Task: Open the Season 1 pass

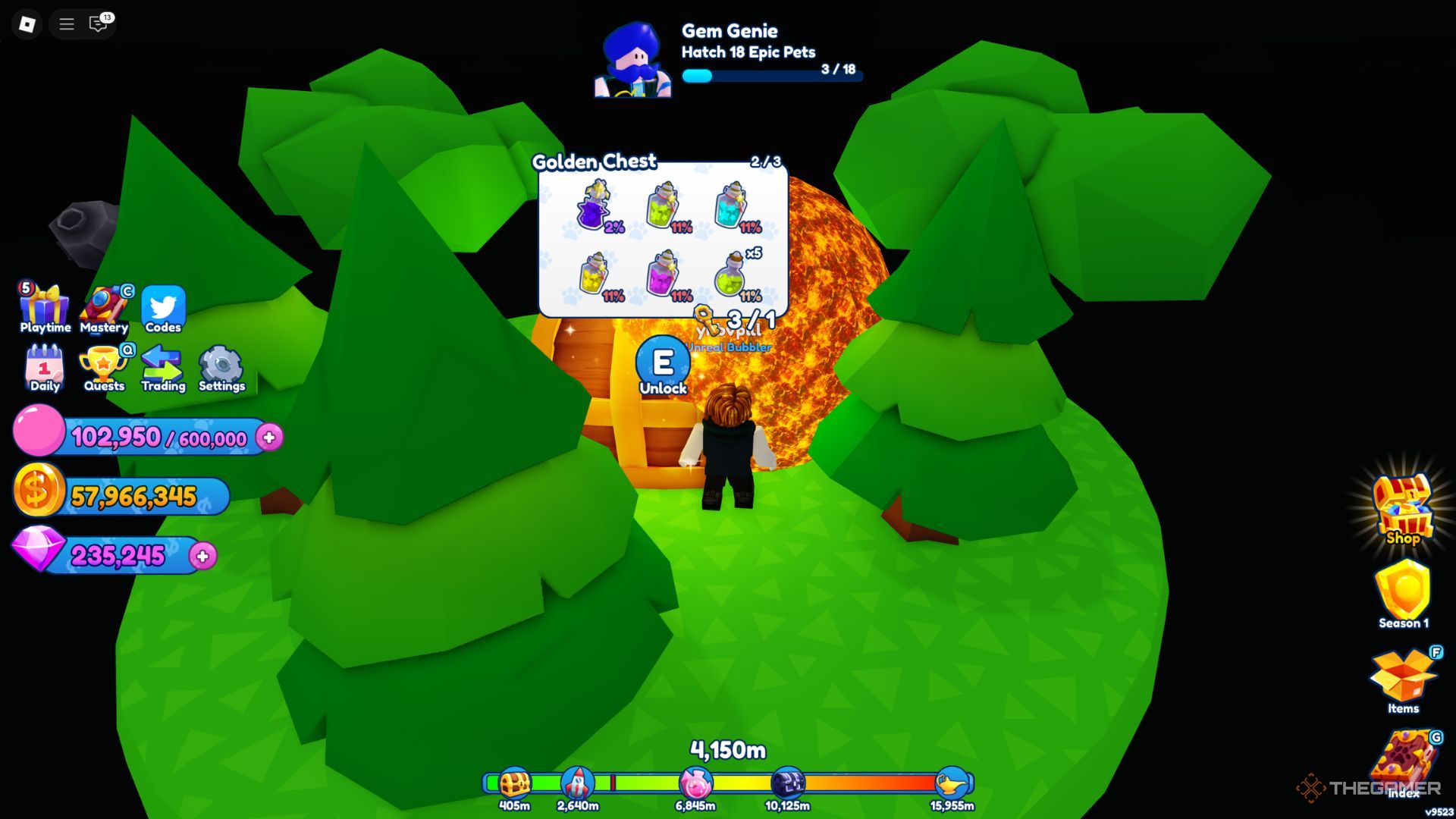Action: 1403,594
